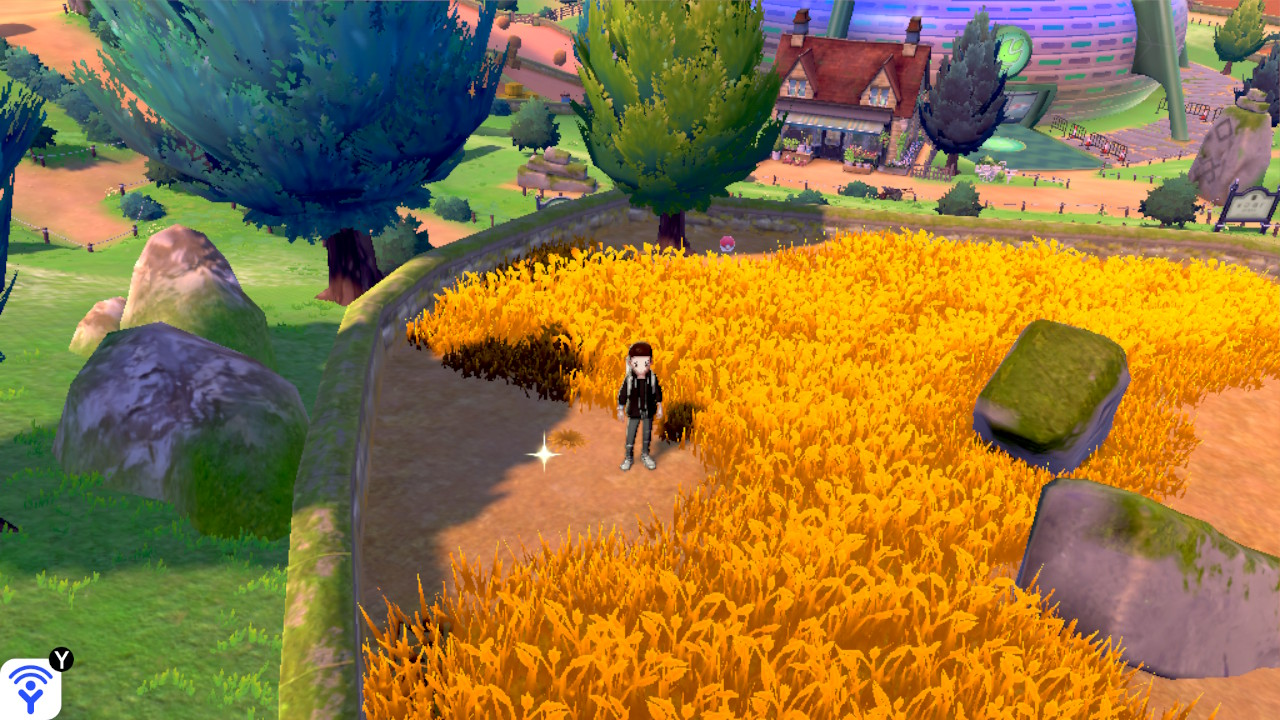Open the Y-Comm wireless icon

point(30,689)
